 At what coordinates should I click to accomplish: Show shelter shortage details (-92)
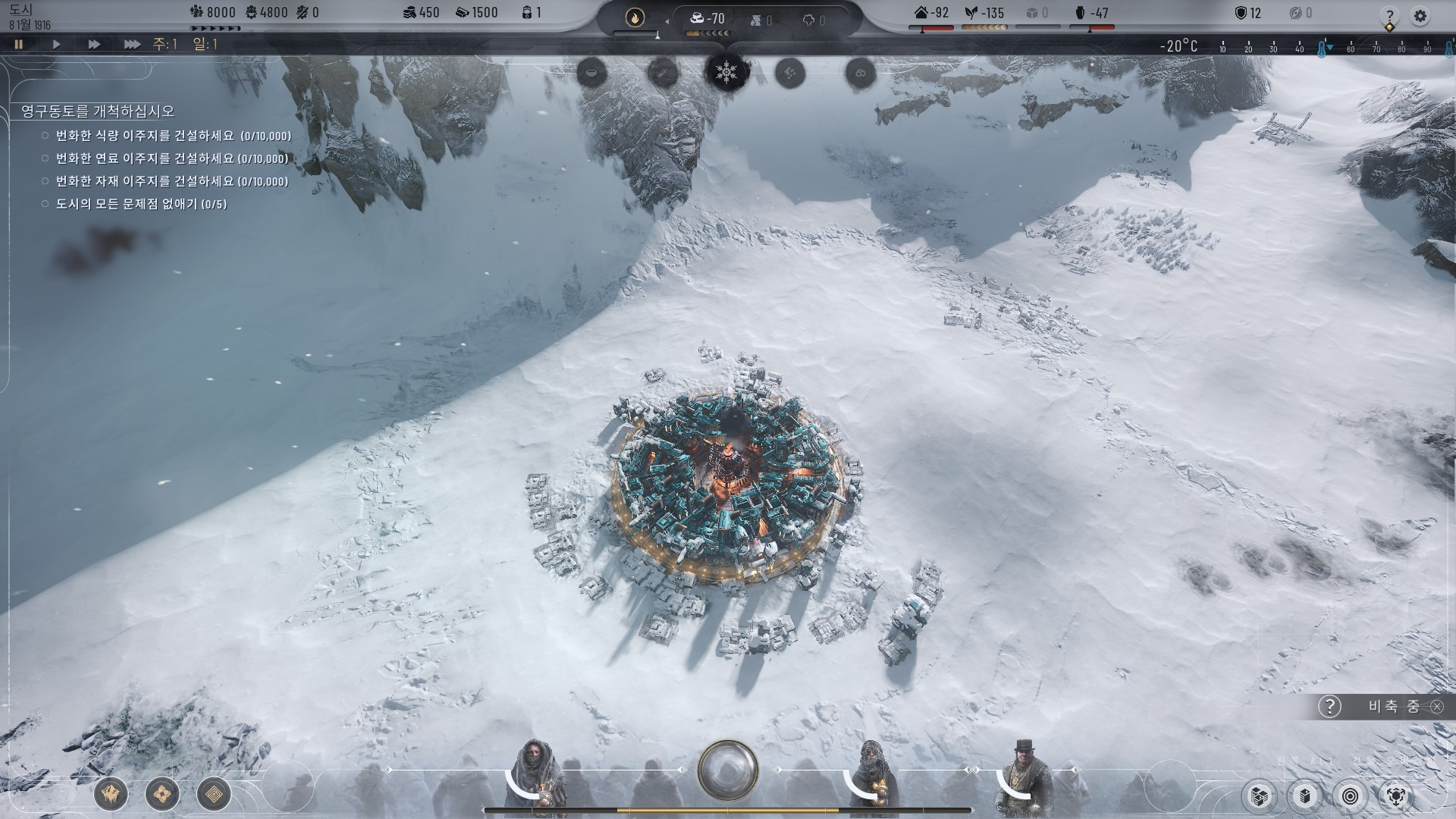point(932,13)
